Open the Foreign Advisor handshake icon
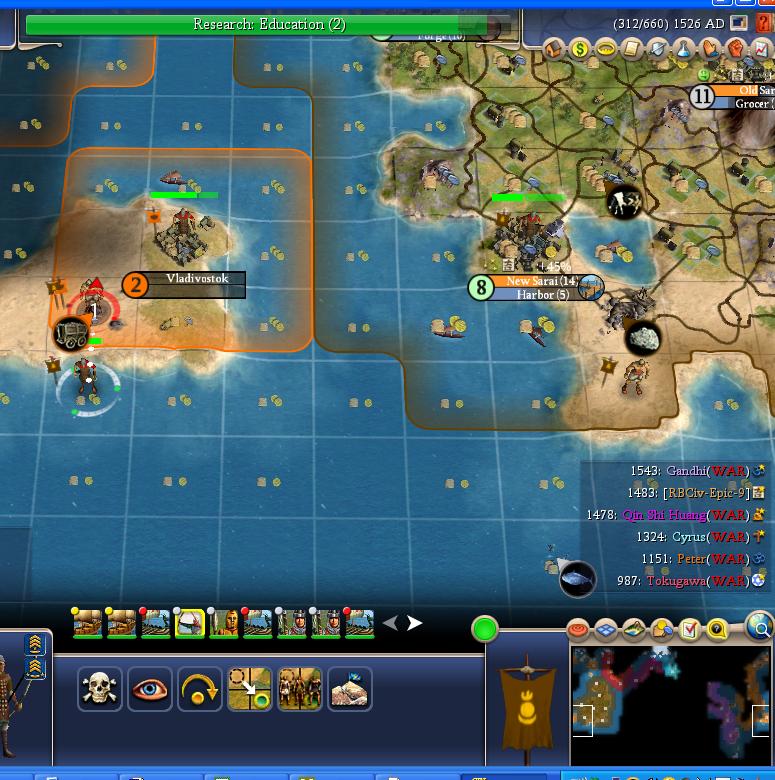This screenshot has width=775, height=780. [x=710, y=48]
